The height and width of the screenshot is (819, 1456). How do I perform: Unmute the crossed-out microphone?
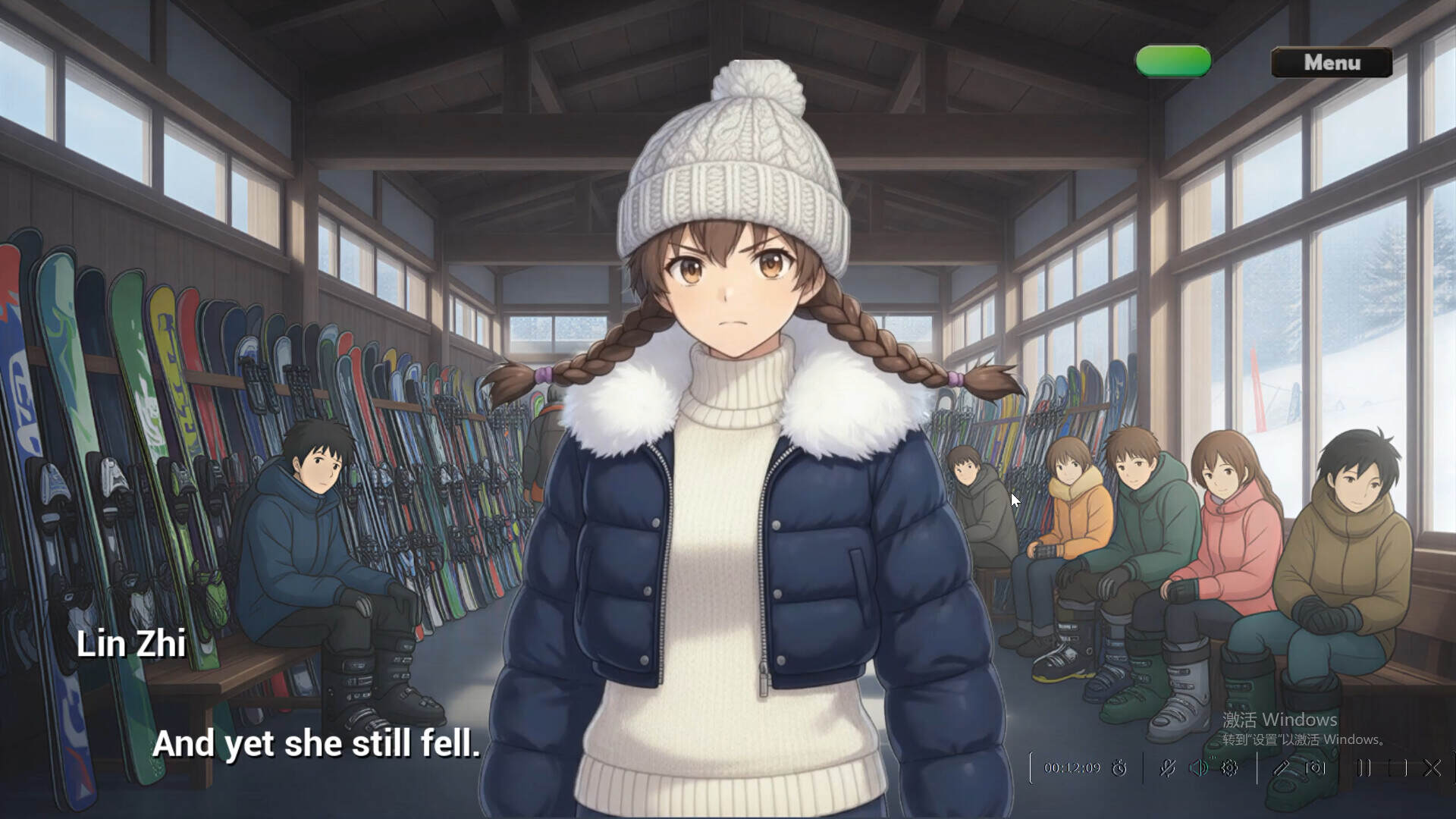coord(1168,768)
